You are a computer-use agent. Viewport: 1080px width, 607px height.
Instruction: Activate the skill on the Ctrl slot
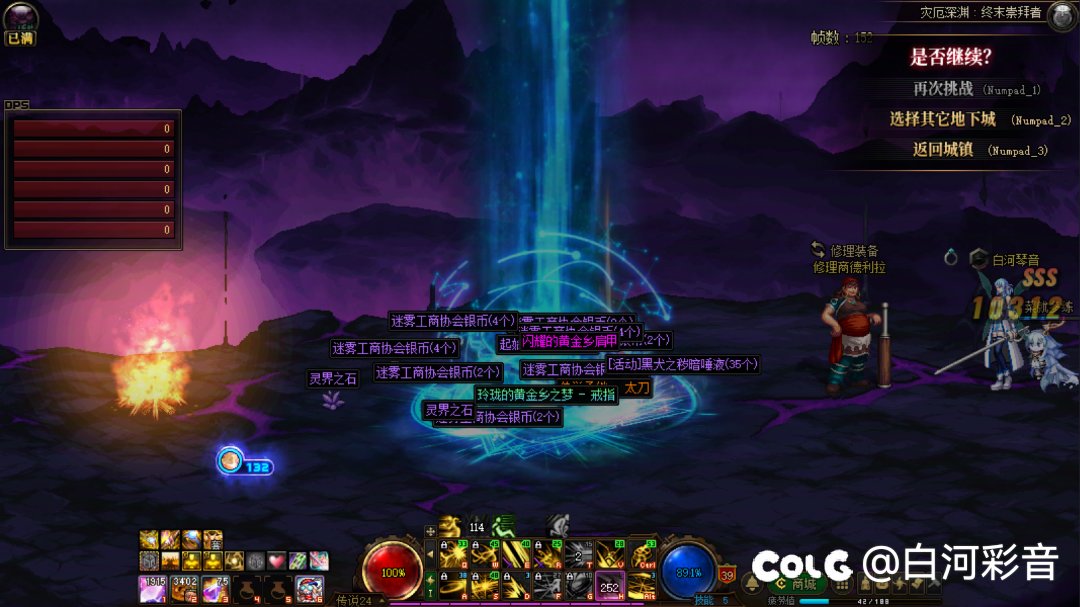[x=640, y=554]
